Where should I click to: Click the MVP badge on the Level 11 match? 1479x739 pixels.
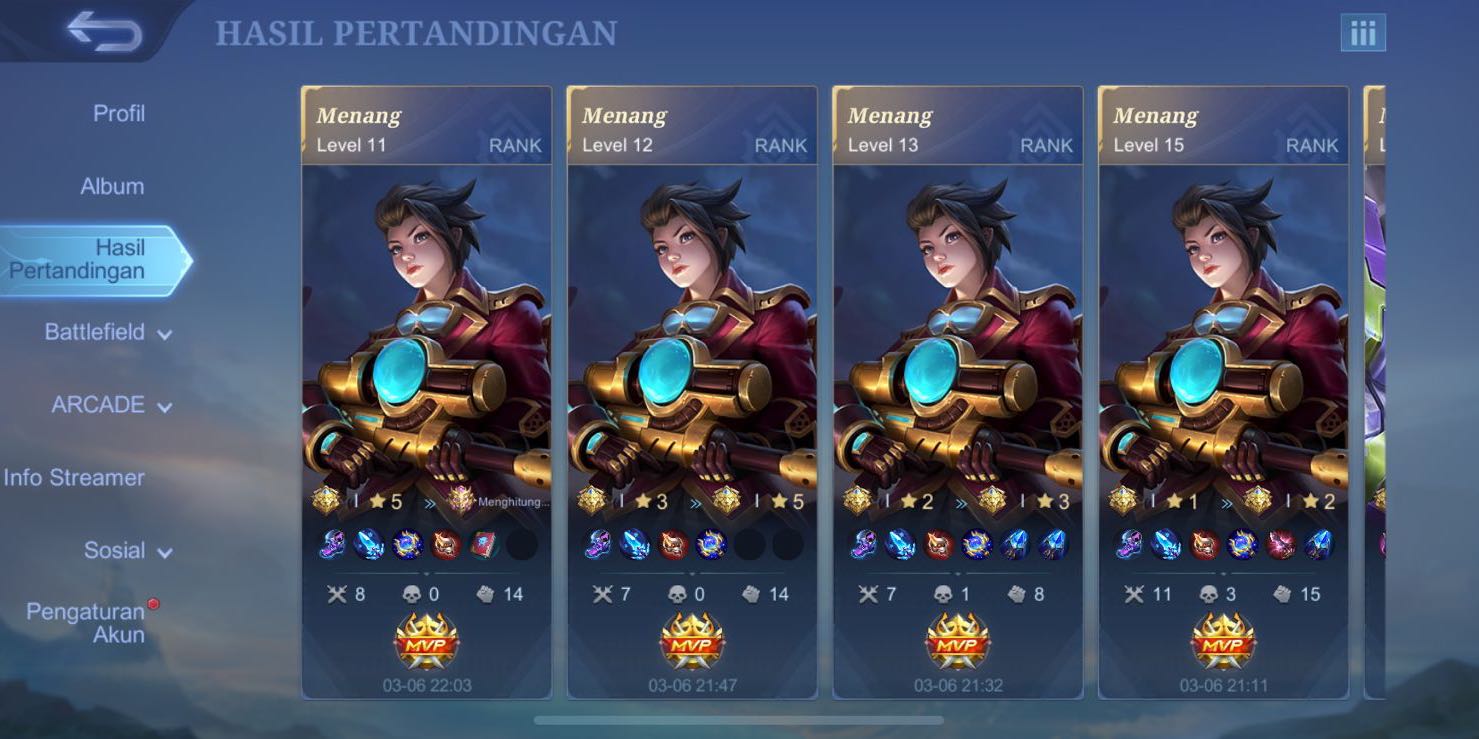(426, 642)
